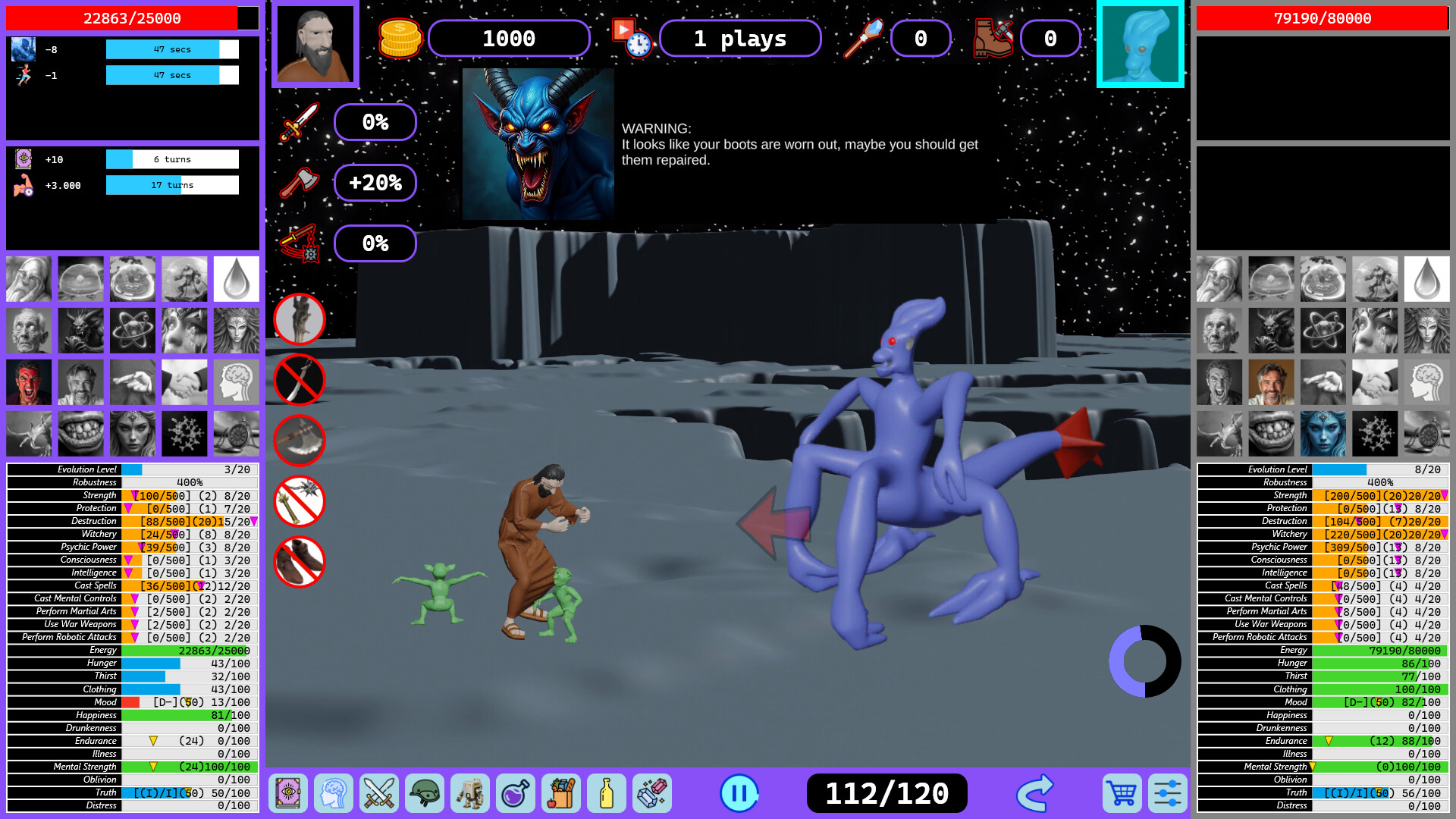
Task: Open the helmet armor menu
Action: coord(425,793)
